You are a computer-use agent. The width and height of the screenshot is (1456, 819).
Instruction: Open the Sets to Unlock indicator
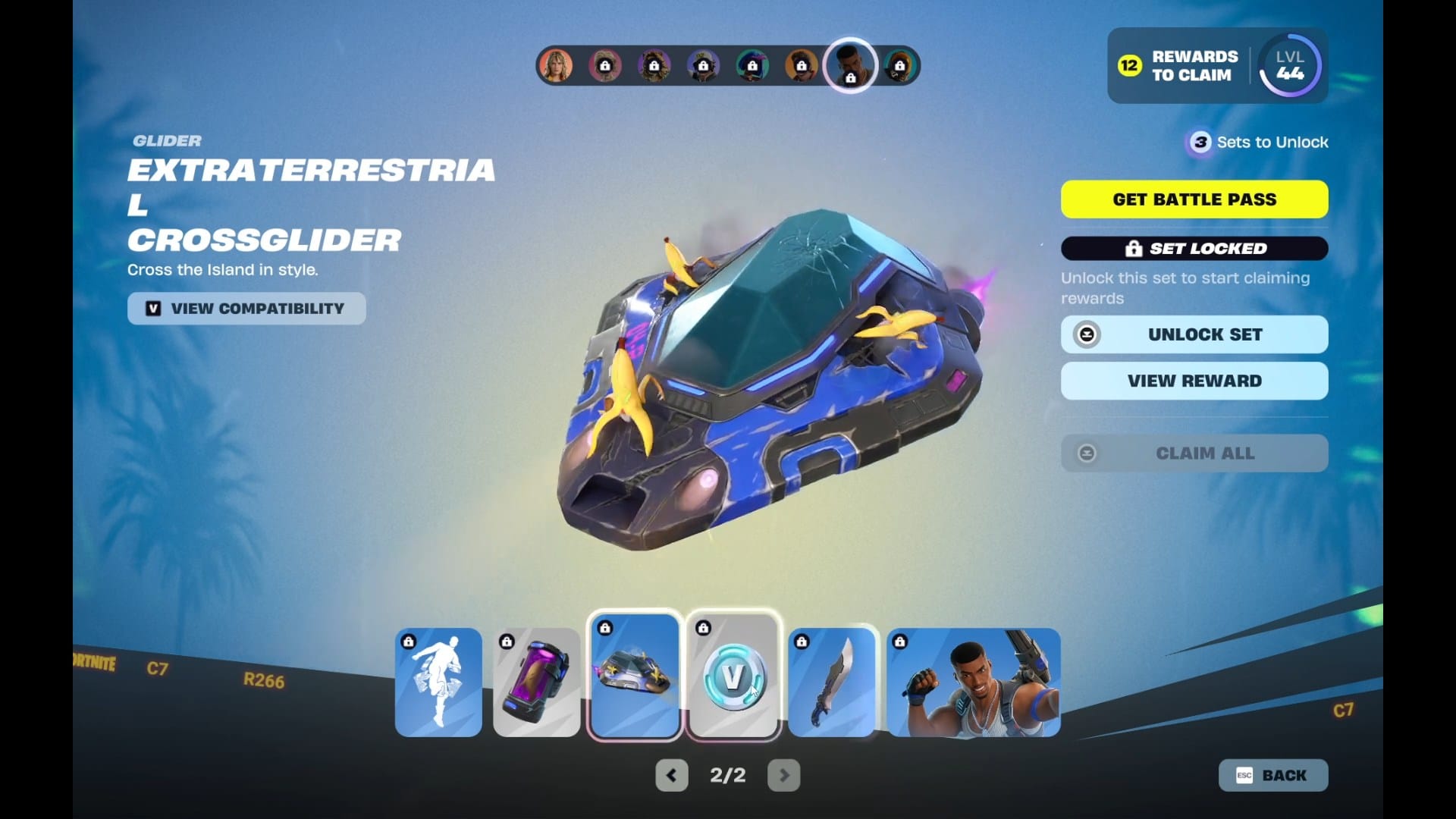coord(1257,142)
